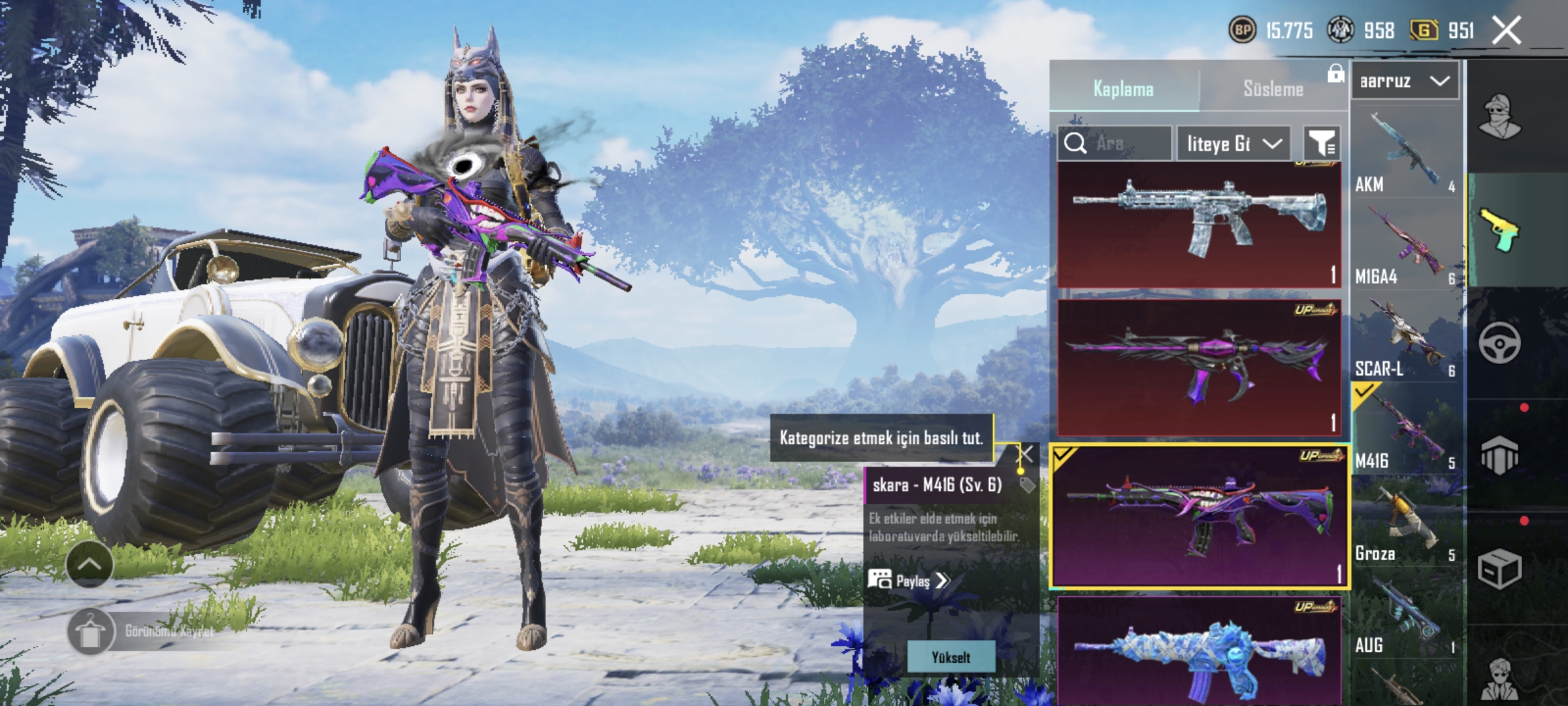Viewport: 1568px width, 706px height.
Task: Select the SCAR-L weapon category
Action: 1406,338
